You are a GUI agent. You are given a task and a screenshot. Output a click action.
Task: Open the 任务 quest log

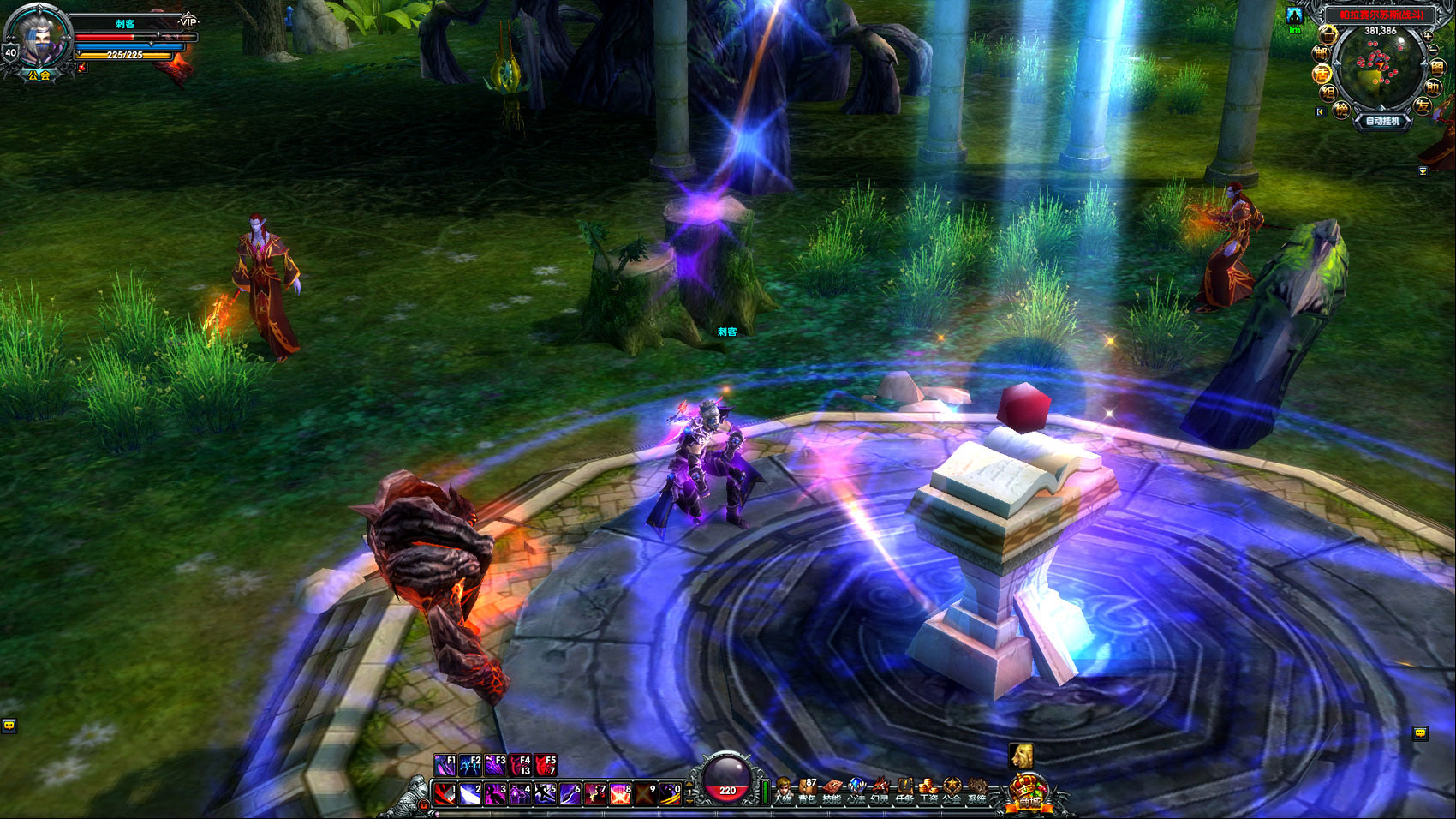tap(904, 790)
